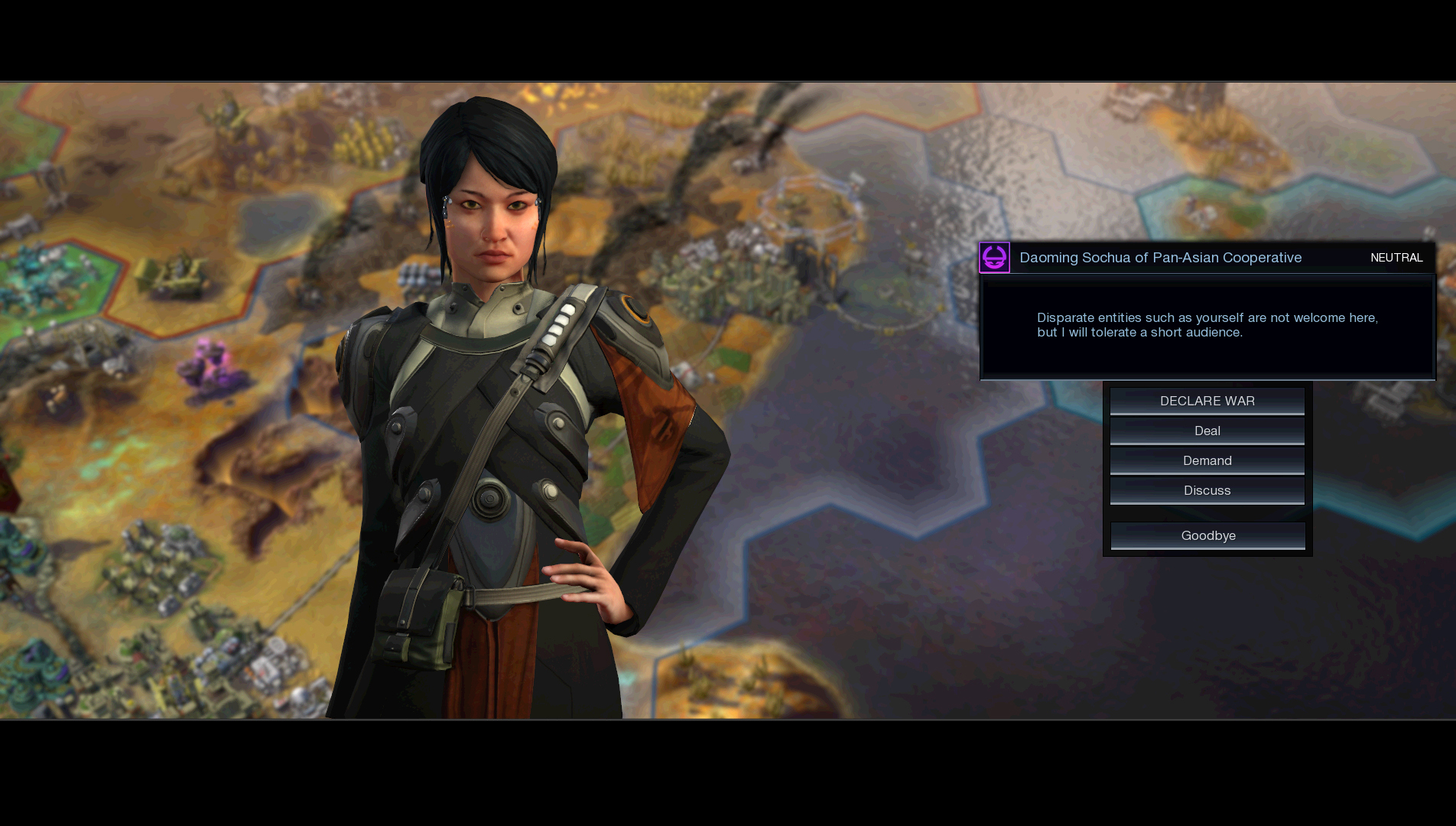Choose the DECLARE WAR option
Screen dimensions: 1456x826
click(1207, 401)
